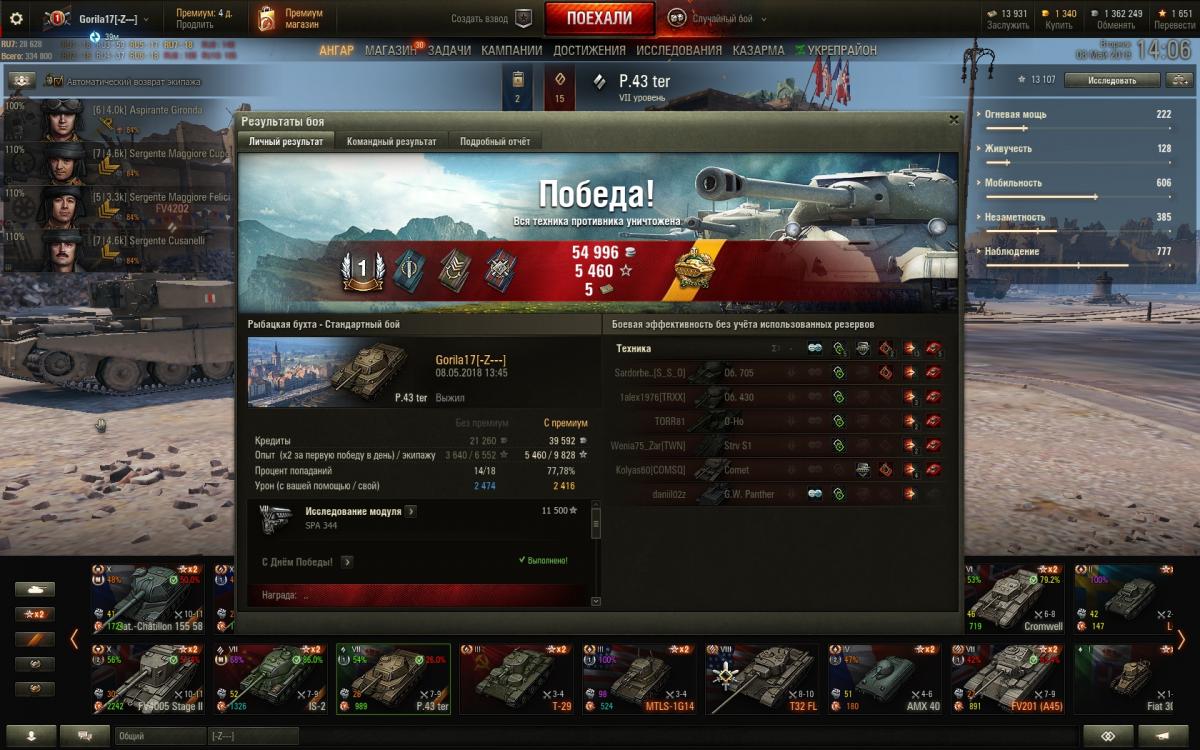The height and width of the screenshot is (750, 1200).
Task: Expand the Исследование модуля arrow
Action: [x=411, y=511]
